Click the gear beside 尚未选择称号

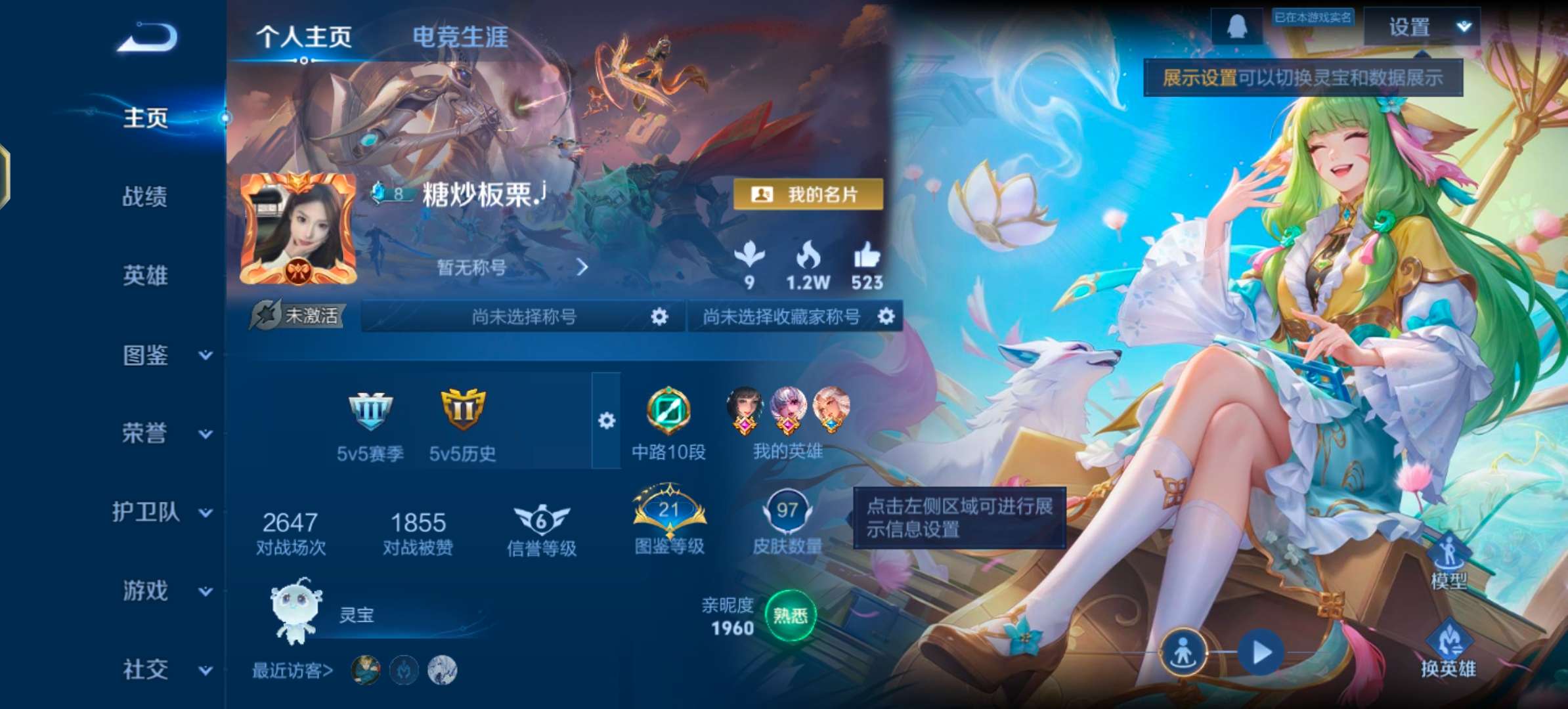[659, 316]
